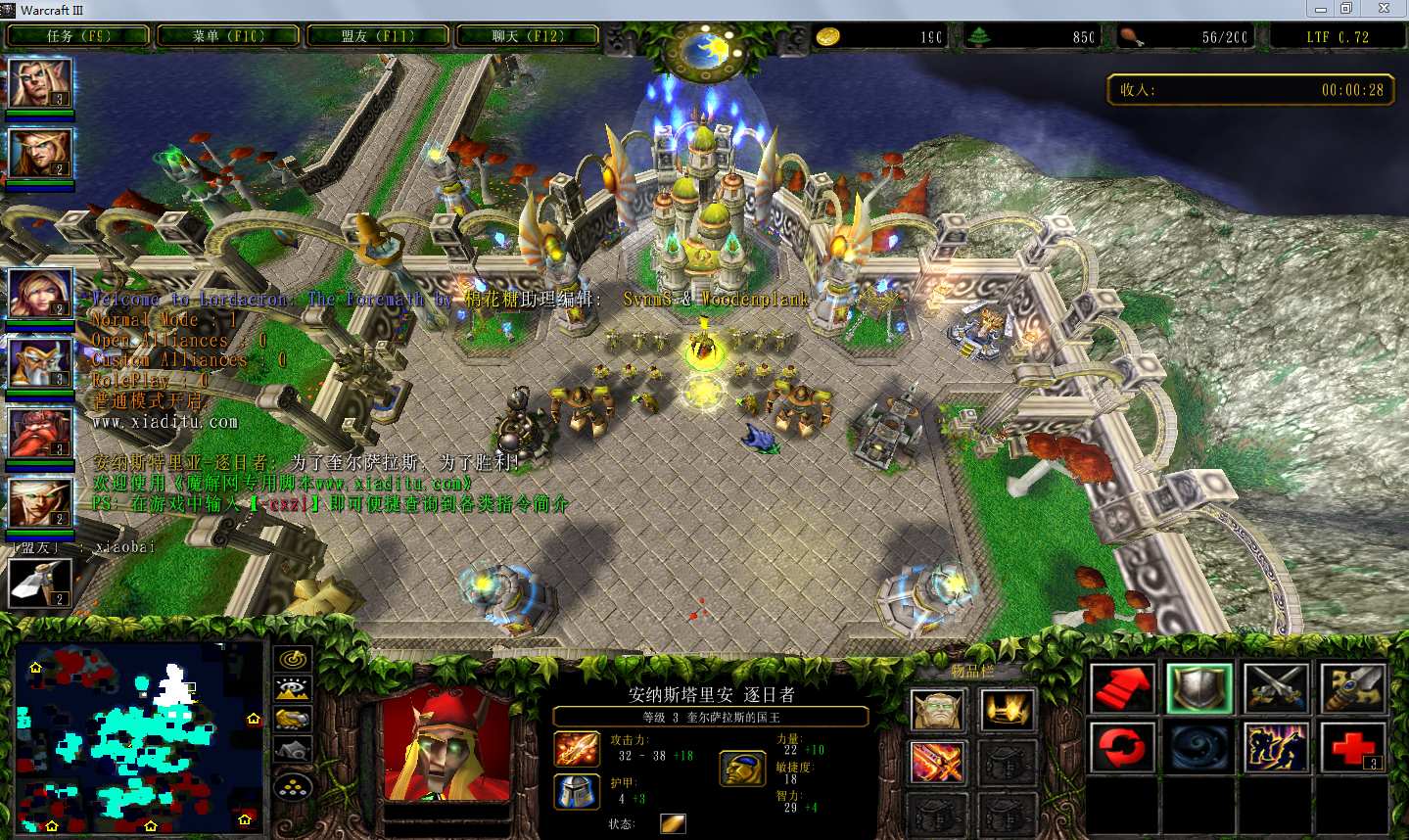Image resolution: width=1409 pixels, height=840 pixels.
Task: Select the red-bearded dwarf hero portrait
Action: (x=39, y=433)
